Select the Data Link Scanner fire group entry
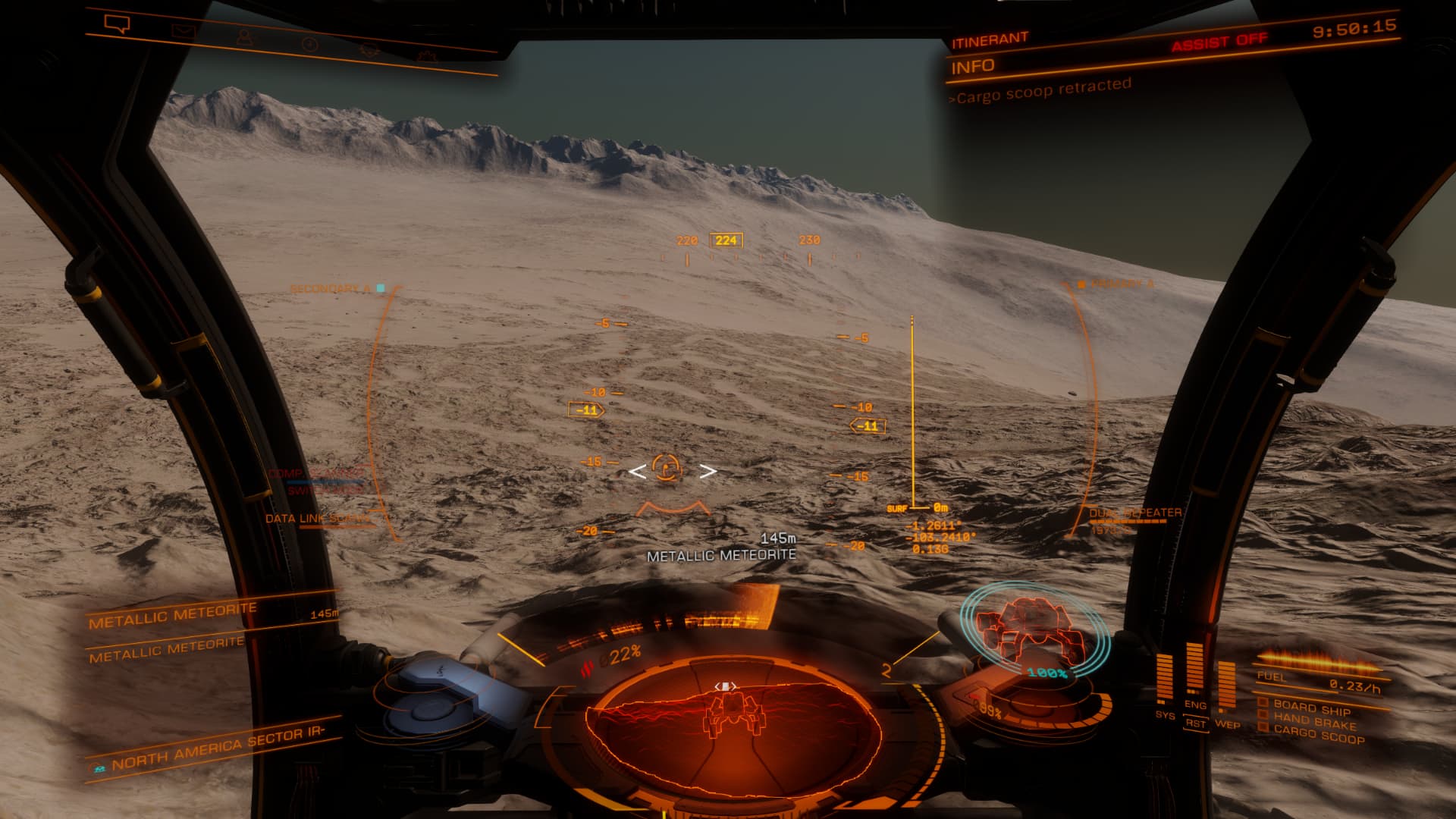The height and width of the screenshot is (819, 1456). [318, 519]
